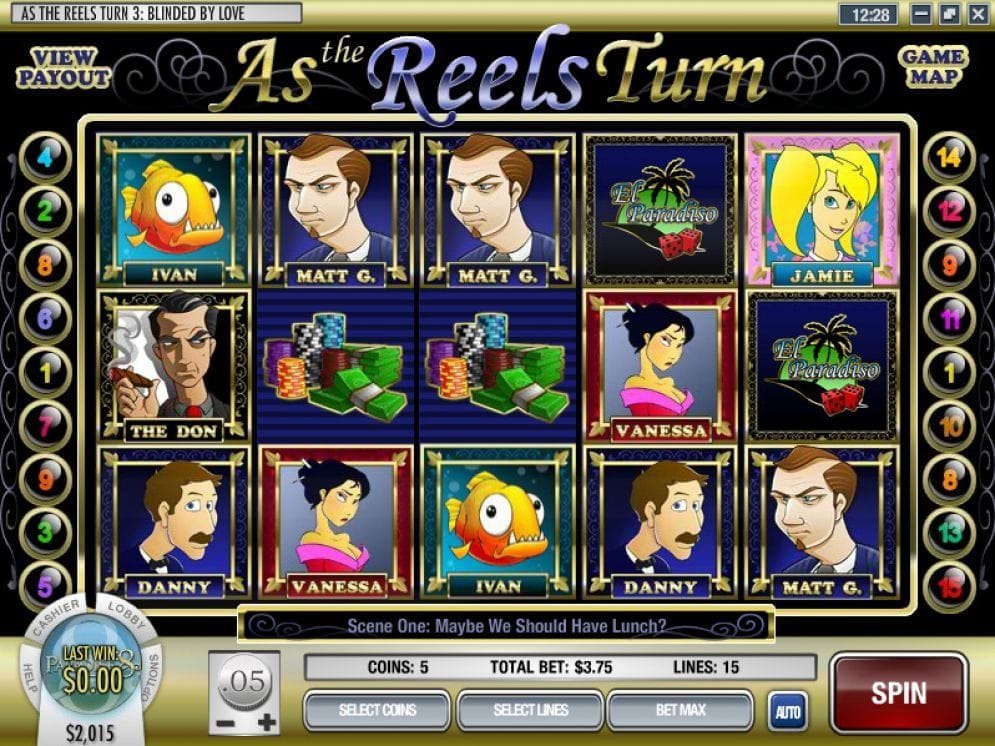Image resolution: width=995 pixels, height=746 pixels.
Task: Activate payline number 5
Action: (x=45, y=583)
